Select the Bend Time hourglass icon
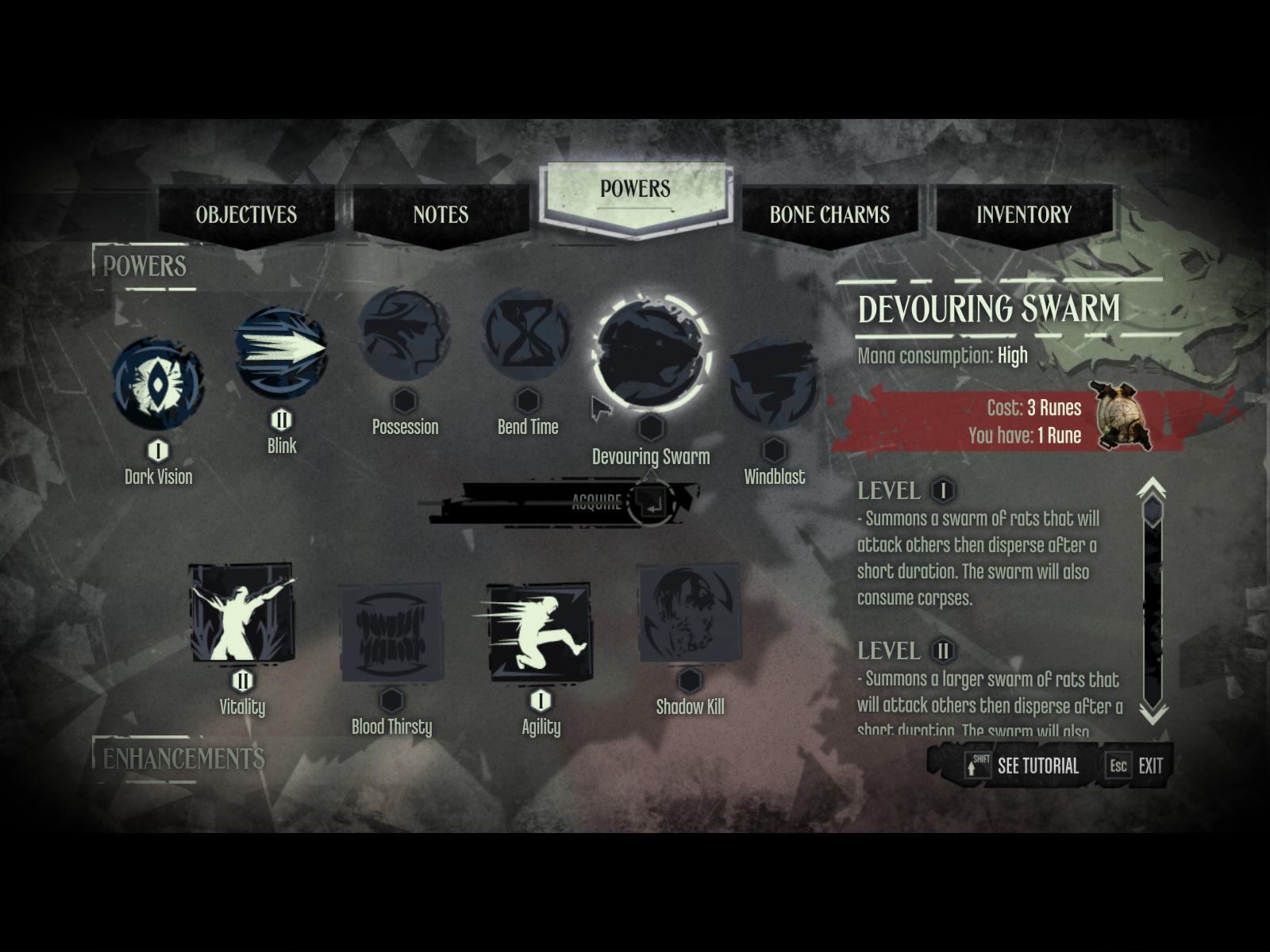This screenshot has width=1270, height=952. pos(527,335)
